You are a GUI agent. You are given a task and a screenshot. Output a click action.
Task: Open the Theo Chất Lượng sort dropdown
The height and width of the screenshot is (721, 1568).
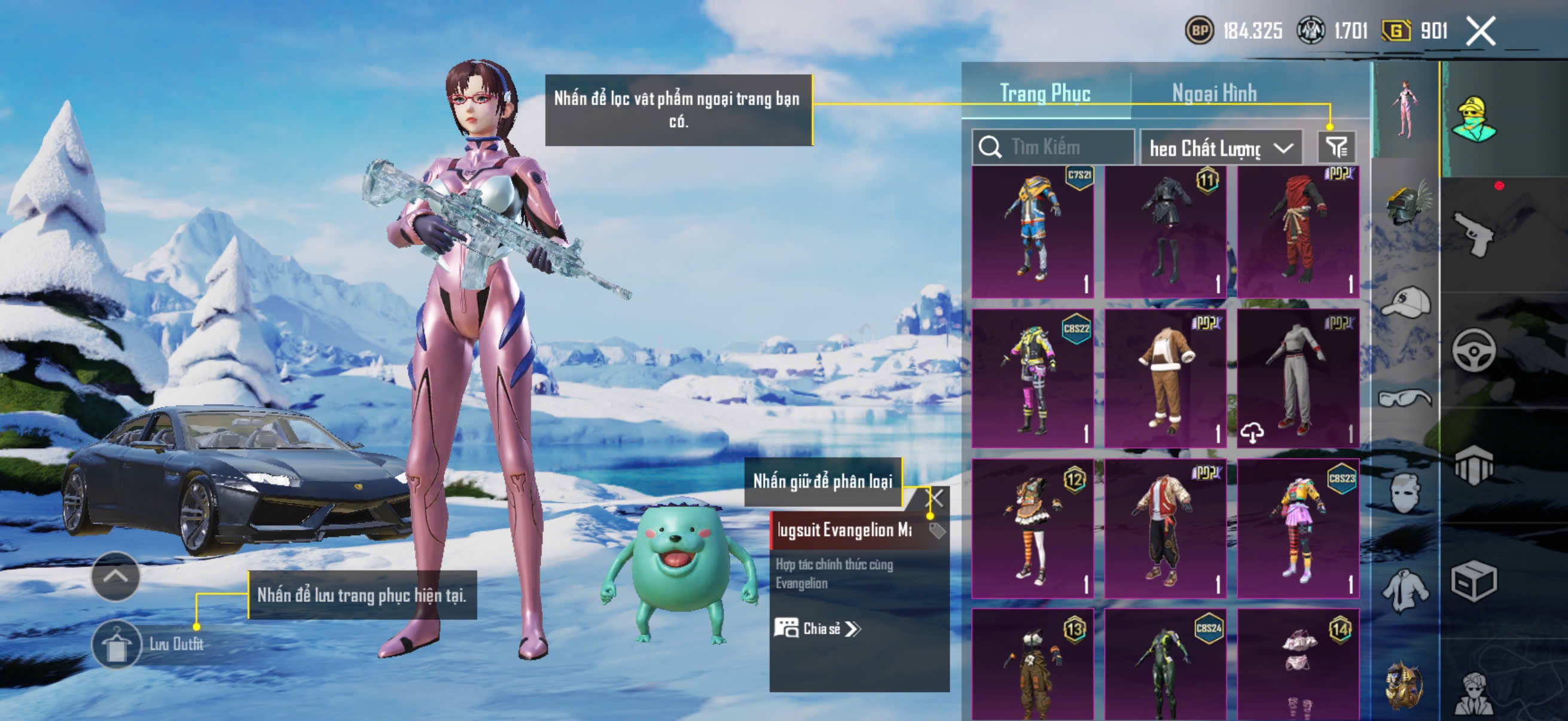[x=1220, y=148]
